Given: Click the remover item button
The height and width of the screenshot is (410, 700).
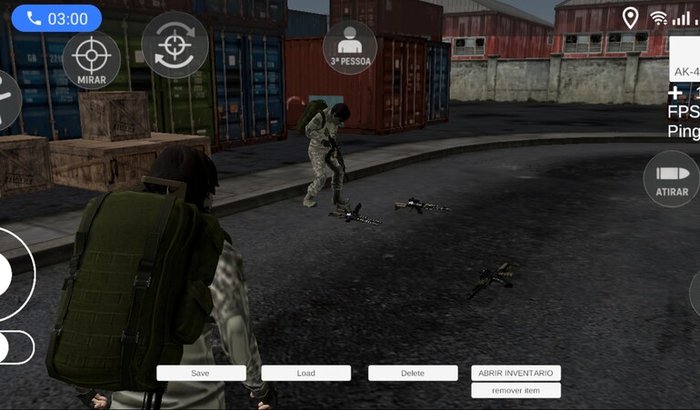Looking at the screenshot, I should click(x=515, y=390).
